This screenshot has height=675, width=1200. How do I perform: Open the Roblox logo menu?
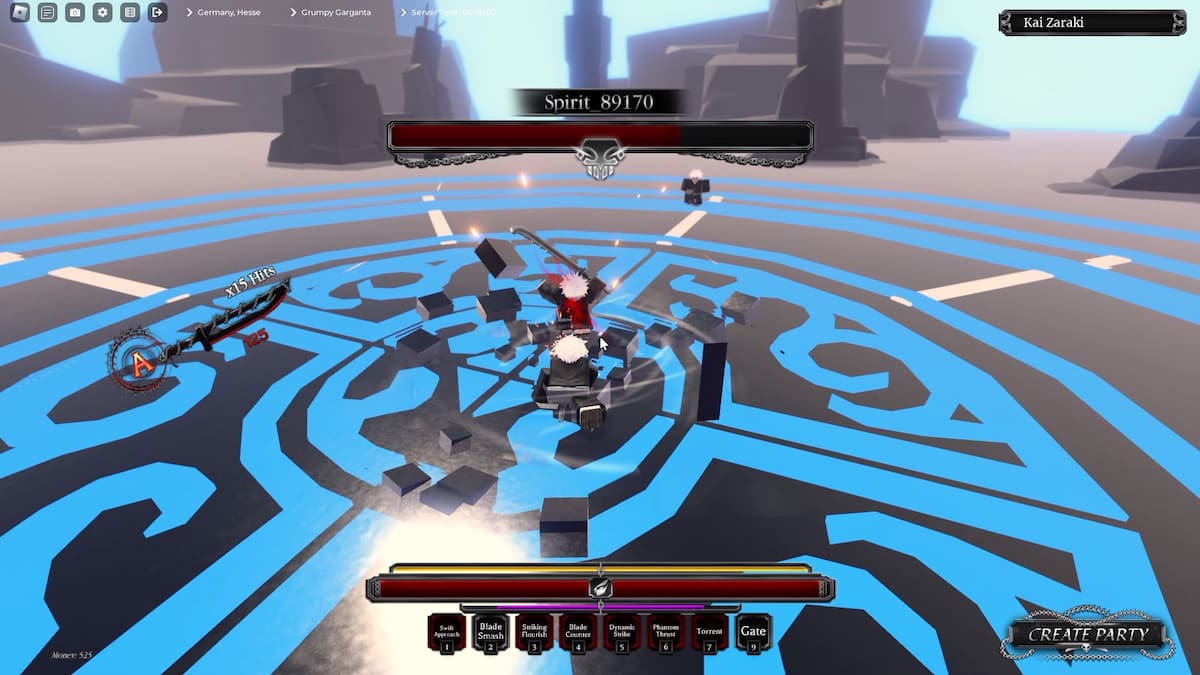(20, 12)
